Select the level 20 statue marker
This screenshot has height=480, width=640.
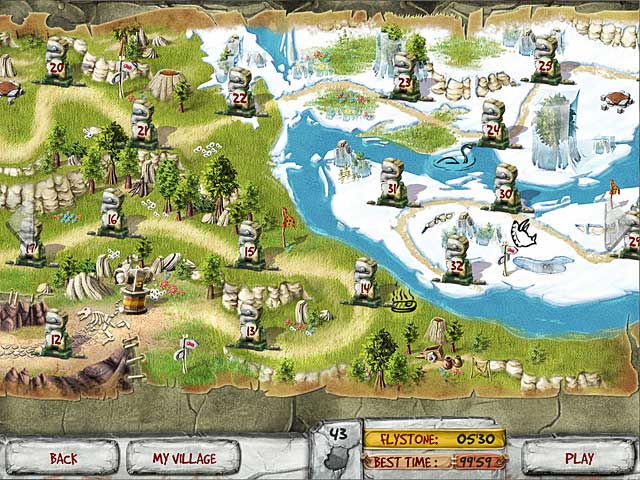(57, 62)
